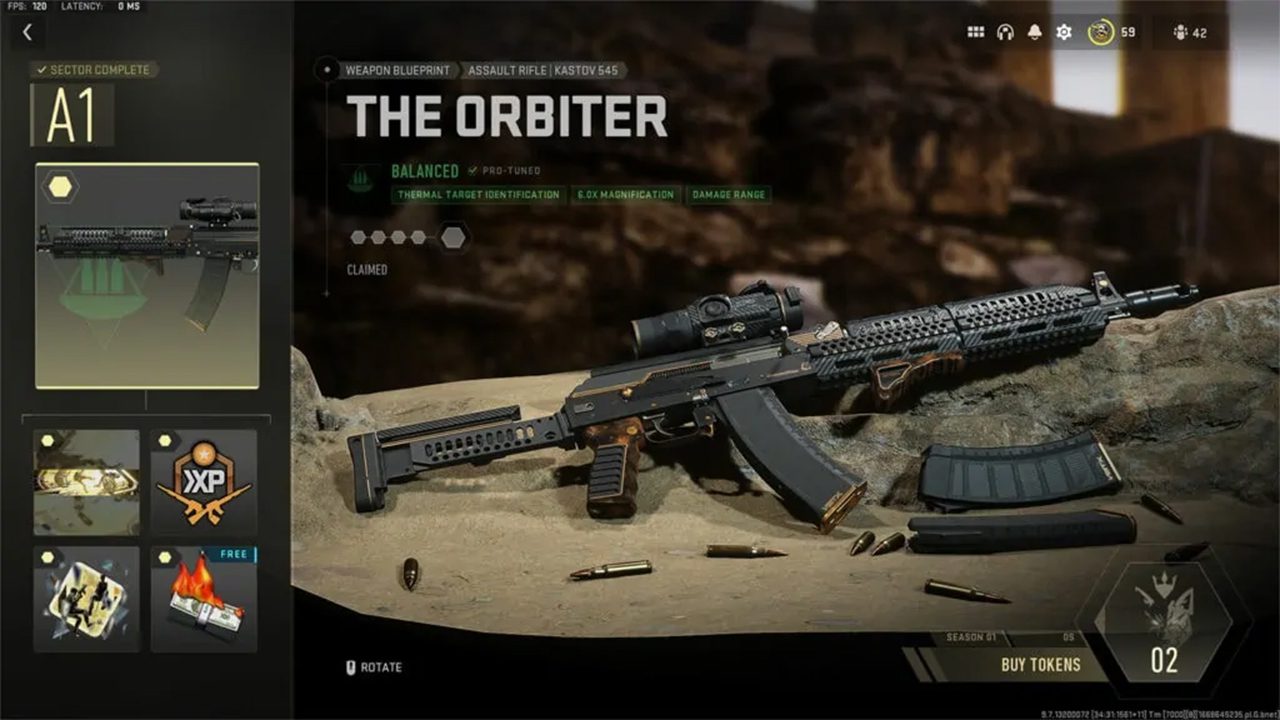Pick the free burning cash charm reward
Image resolution: width=1280 pixels, height=720 pixels.
(204, 599)
